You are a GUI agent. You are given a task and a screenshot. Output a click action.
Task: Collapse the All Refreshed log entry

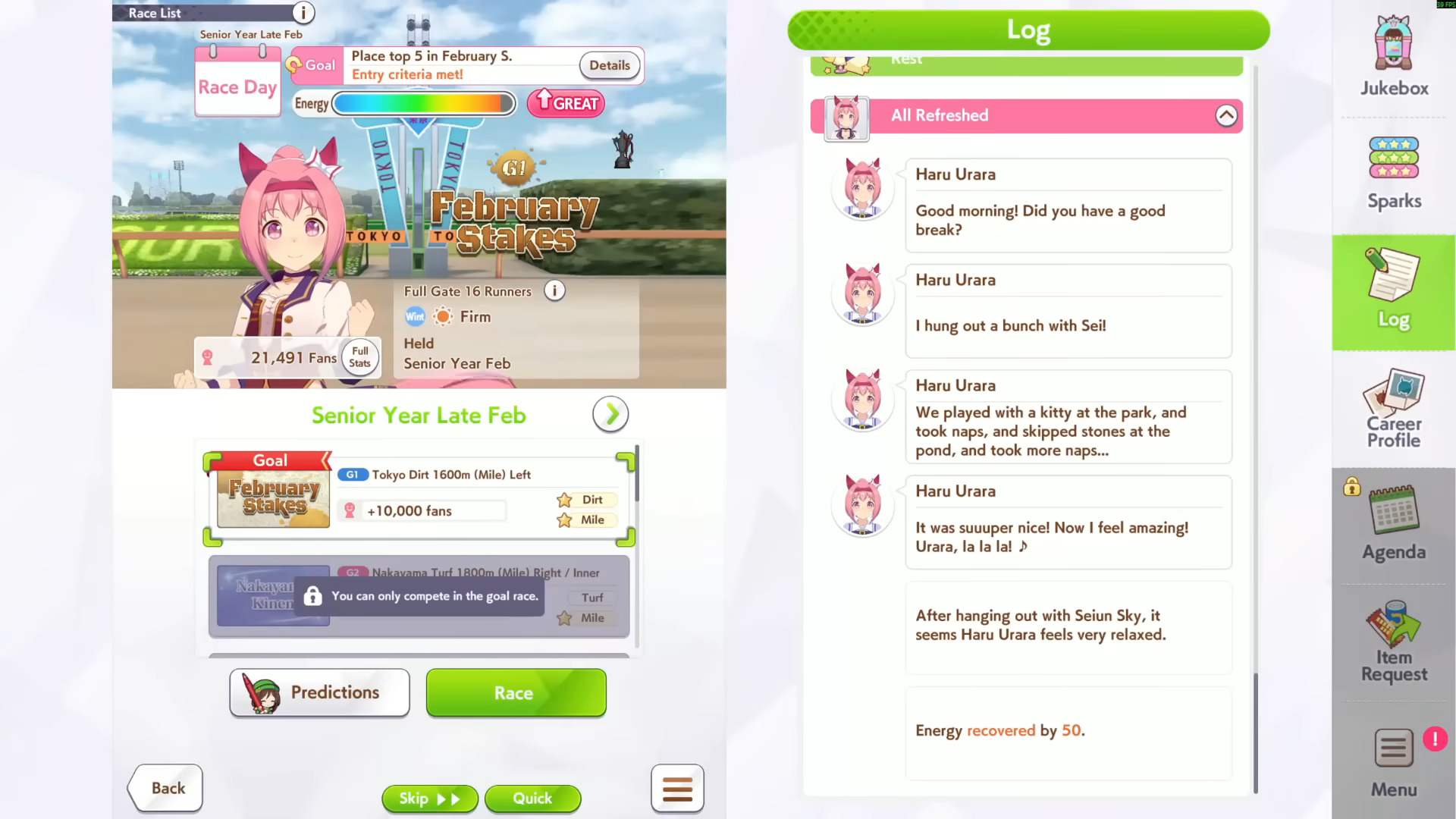(x=1226, y=115)
